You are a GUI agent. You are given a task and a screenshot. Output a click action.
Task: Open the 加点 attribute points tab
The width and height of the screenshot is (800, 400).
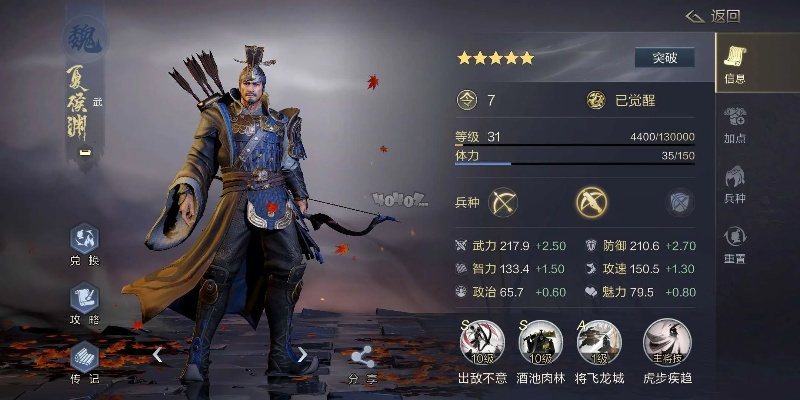coord(735,124)
